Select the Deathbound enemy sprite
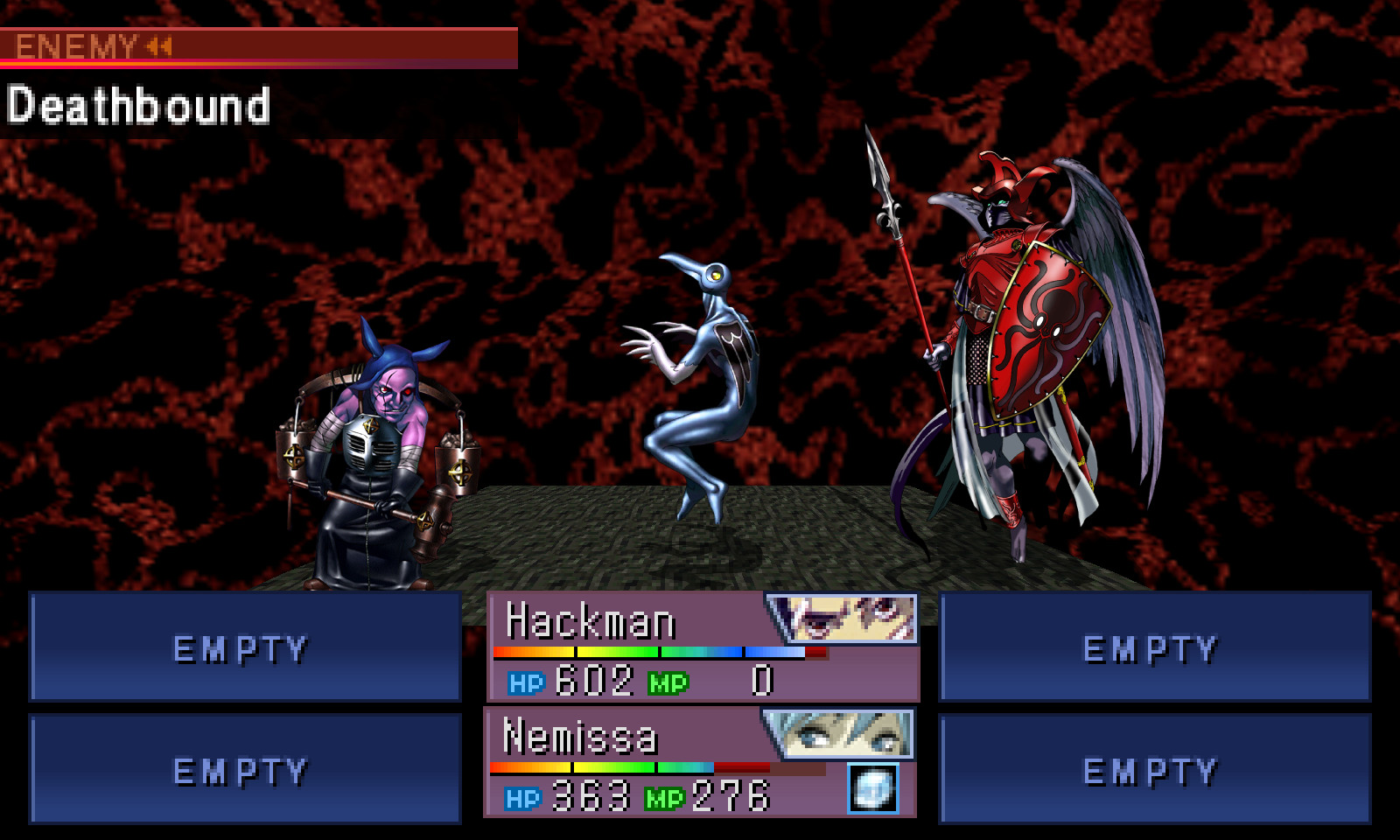This screenshot has width=1400, height=840. pyautogui.click(x=709, y=376)
